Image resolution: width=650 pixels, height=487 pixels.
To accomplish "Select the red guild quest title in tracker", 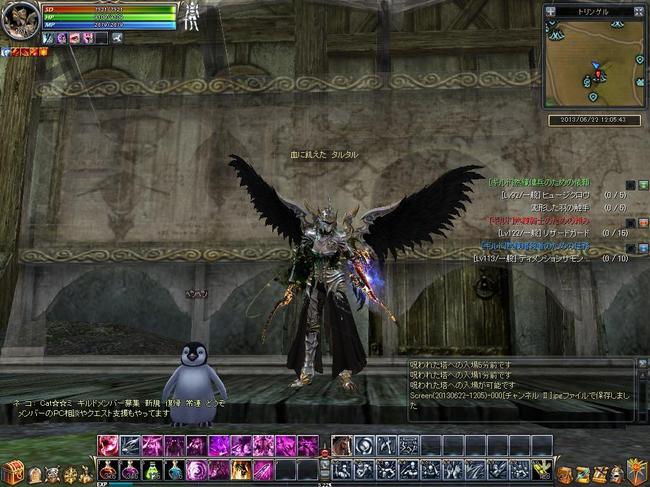I will tap(538, 220).
